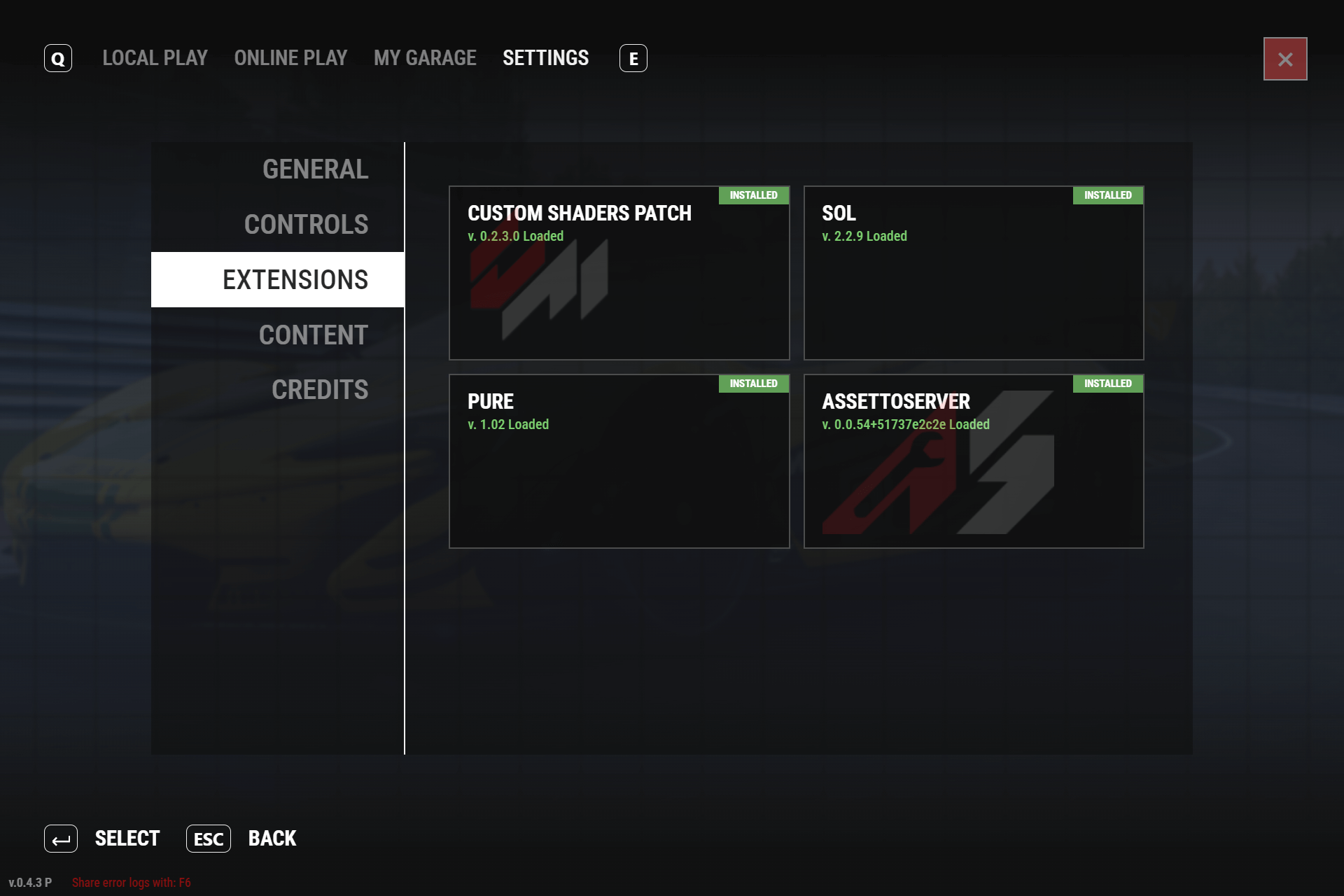Open the General settings section

tap(315, 169)
